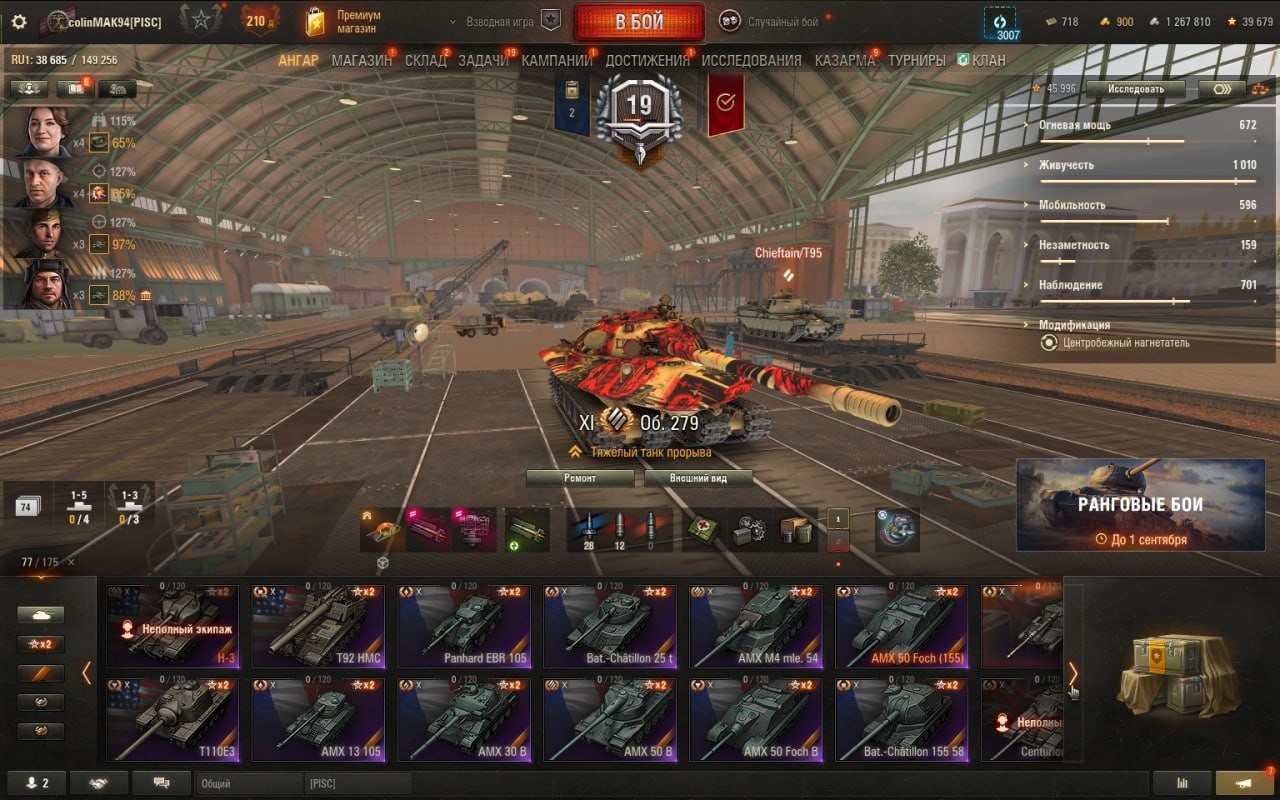Image resolution: width=1280 pixels, height=800 pixels.
Task: Show the ДОСТИЖЕНИЯ tab
Action: click(x=647, y=60)
